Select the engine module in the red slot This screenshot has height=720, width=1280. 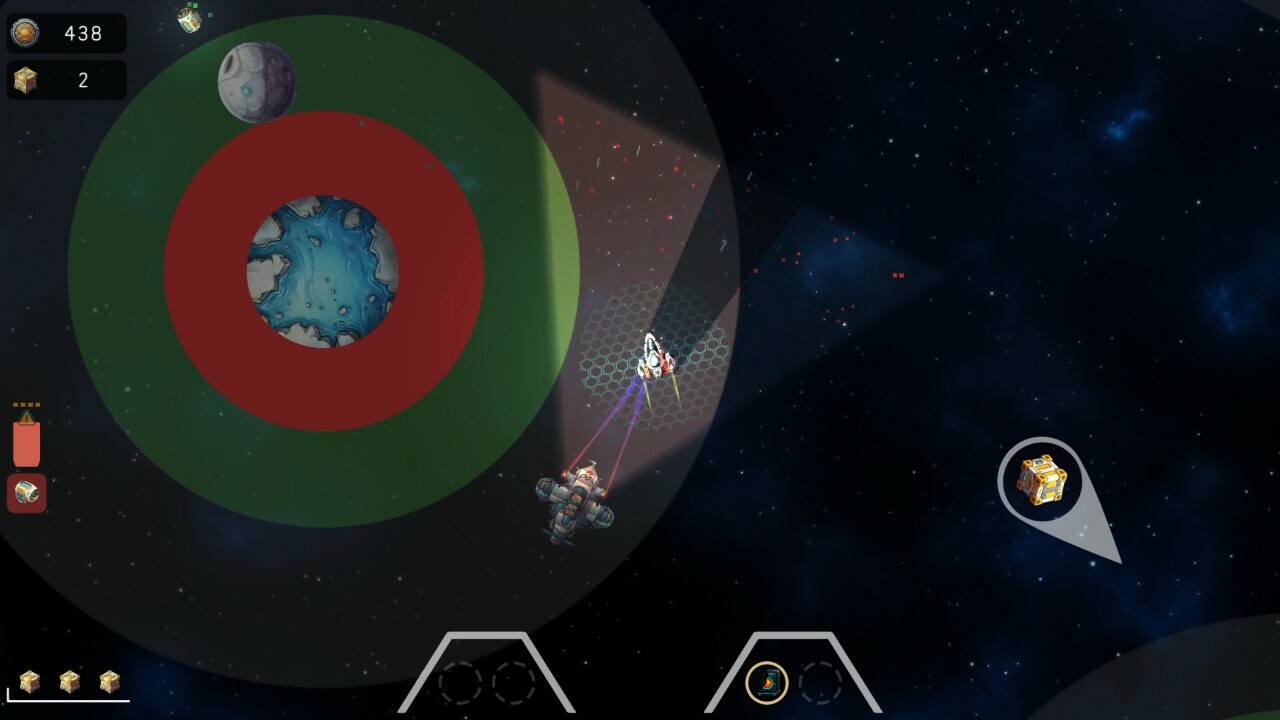coord(26,492)
